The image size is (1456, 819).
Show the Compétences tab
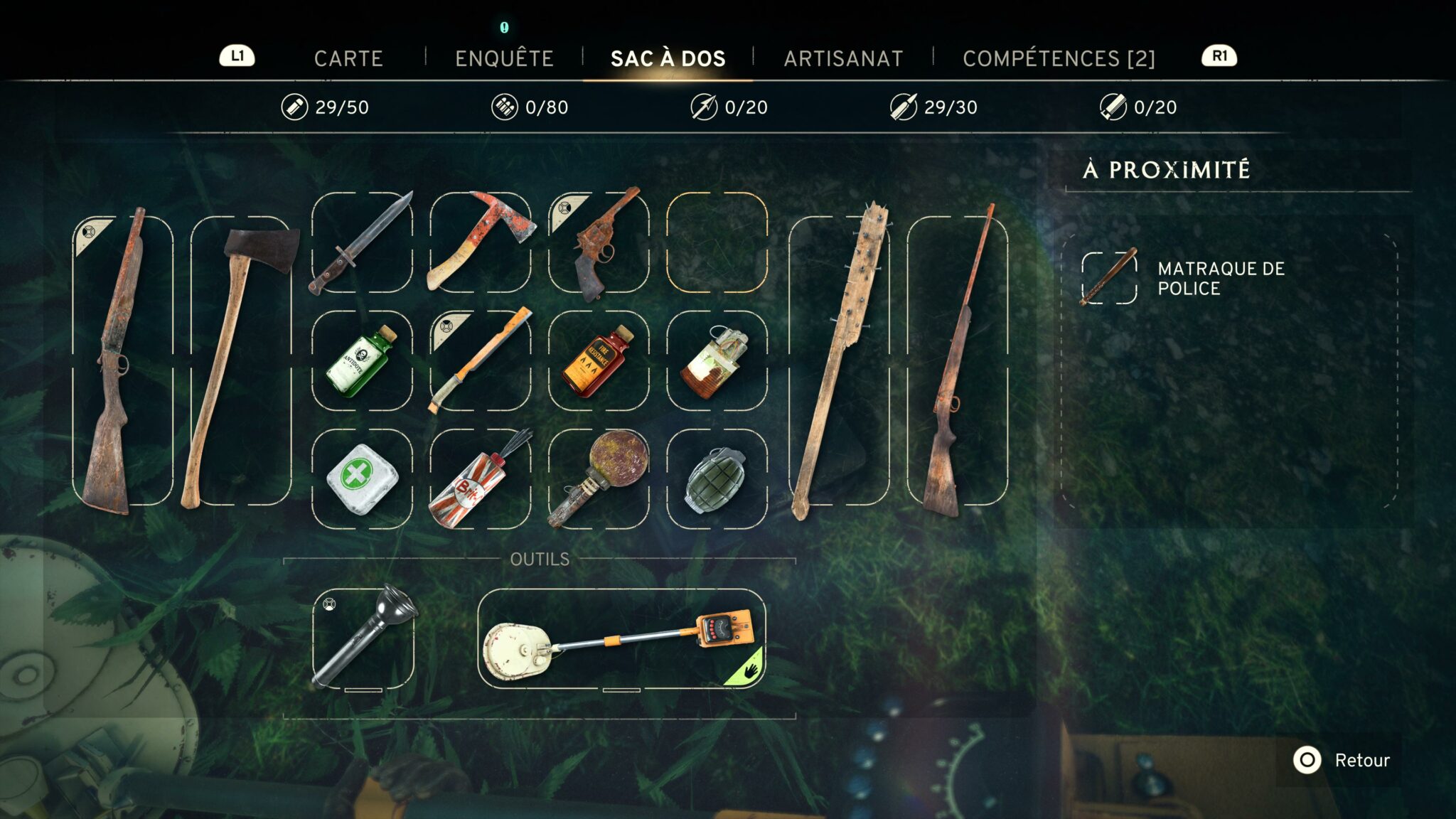click(x=1059, y=58)
